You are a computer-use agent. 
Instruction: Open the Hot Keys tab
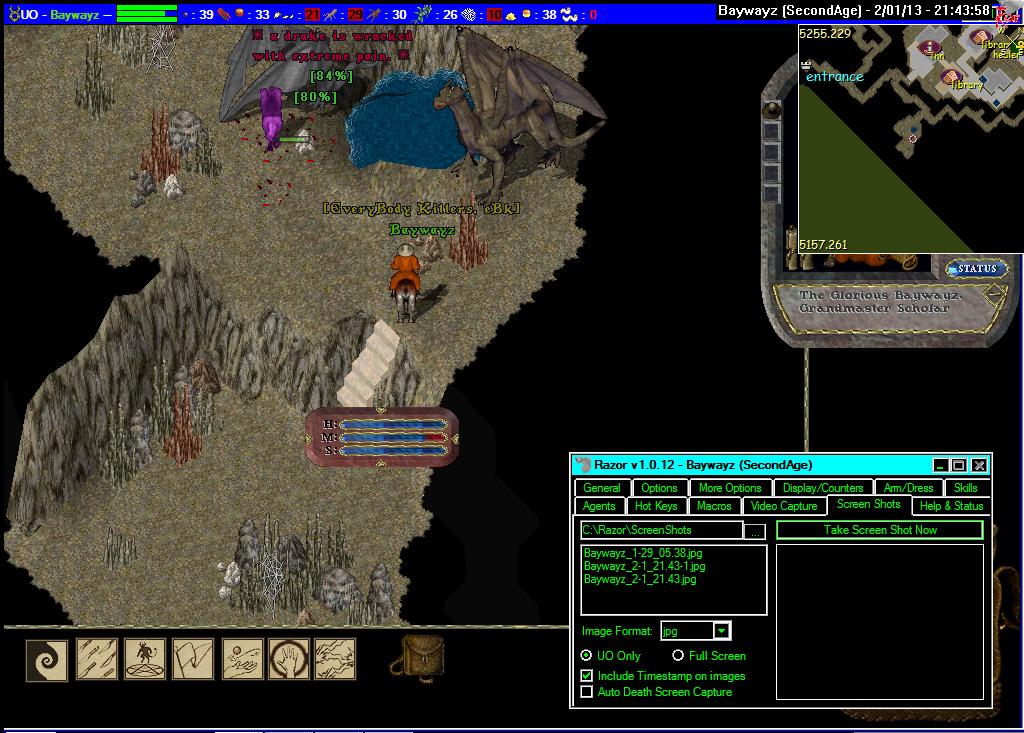656,506
